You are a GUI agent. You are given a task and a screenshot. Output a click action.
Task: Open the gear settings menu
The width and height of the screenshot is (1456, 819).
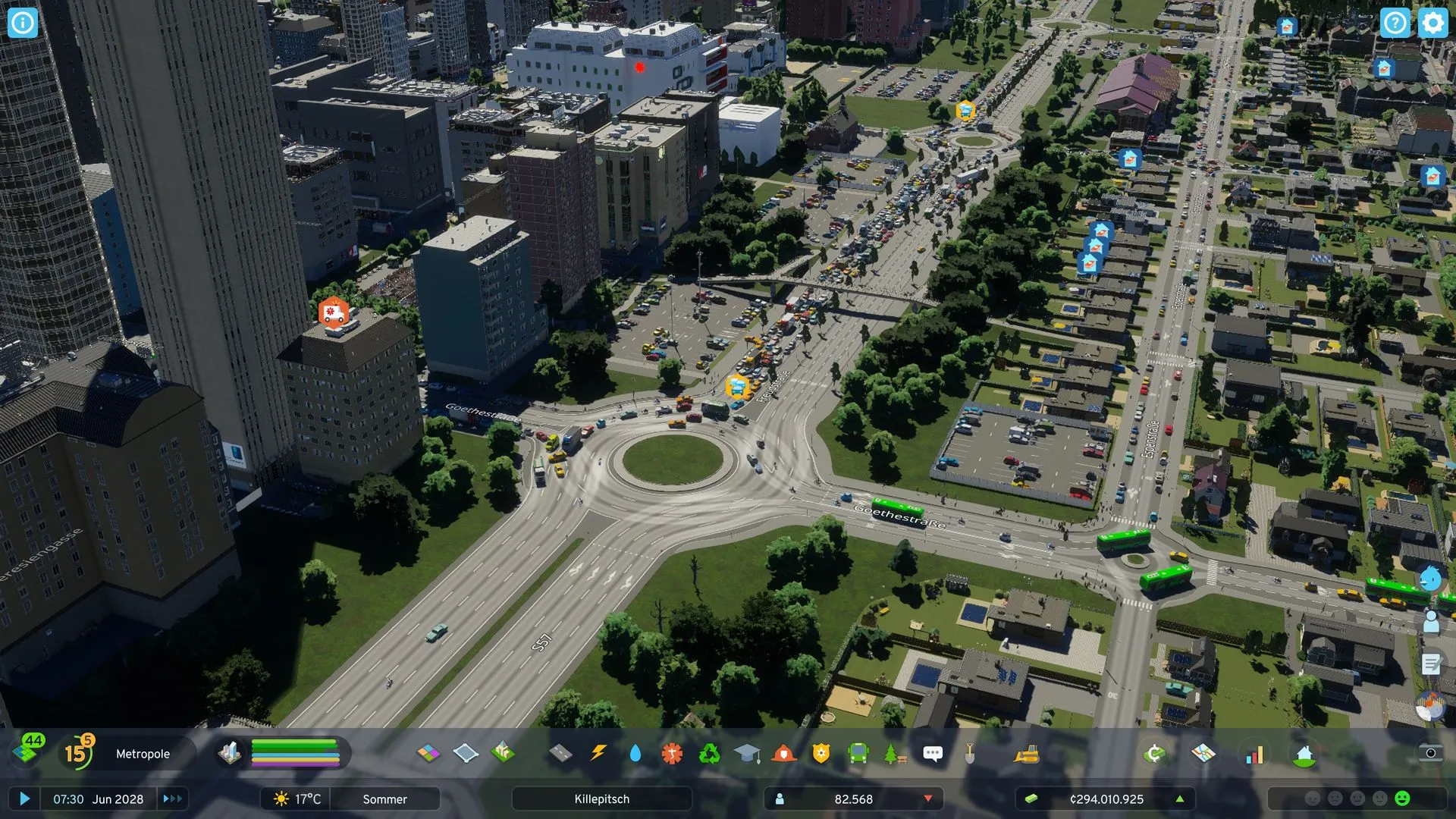(1432, 23)
